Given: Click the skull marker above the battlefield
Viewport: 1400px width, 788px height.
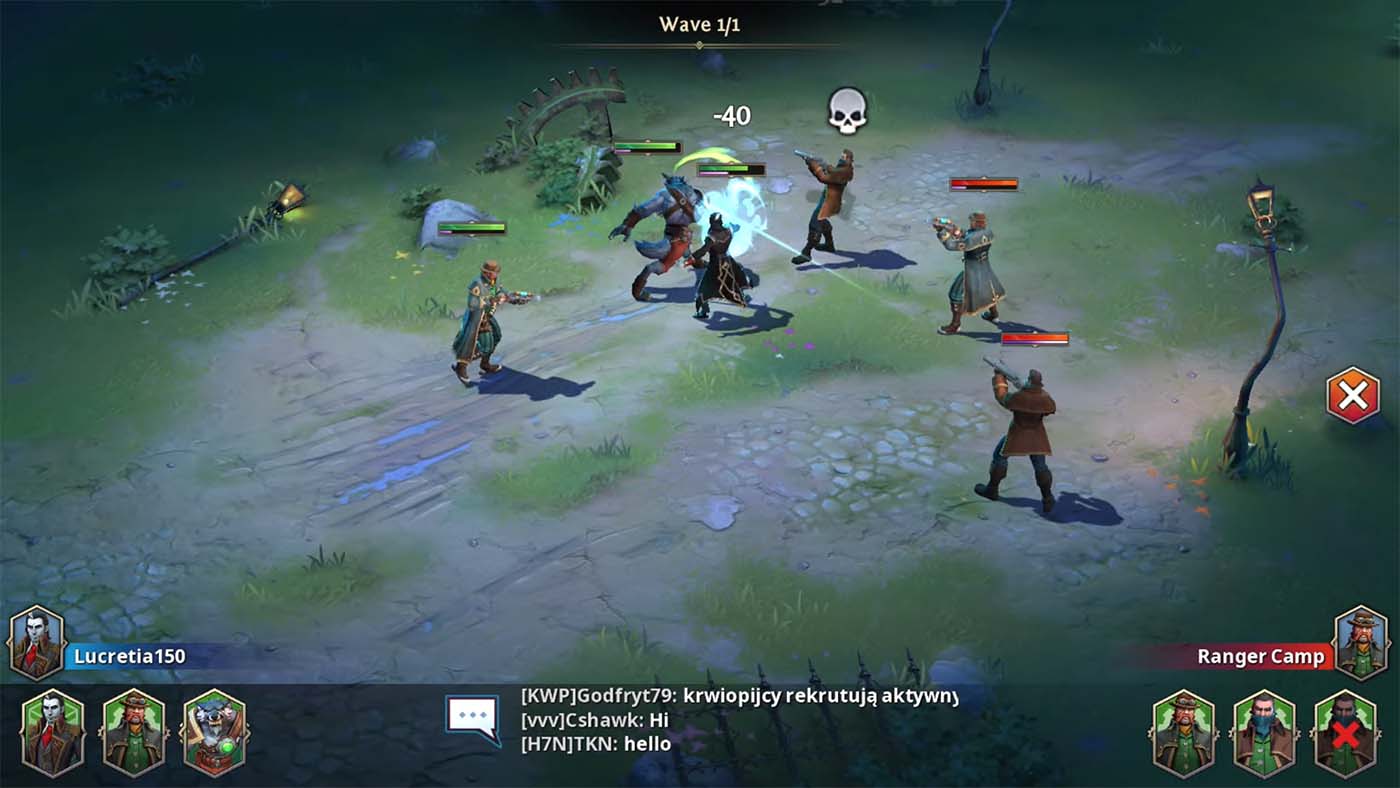Looking at the screenshot, I should [846, 112].
